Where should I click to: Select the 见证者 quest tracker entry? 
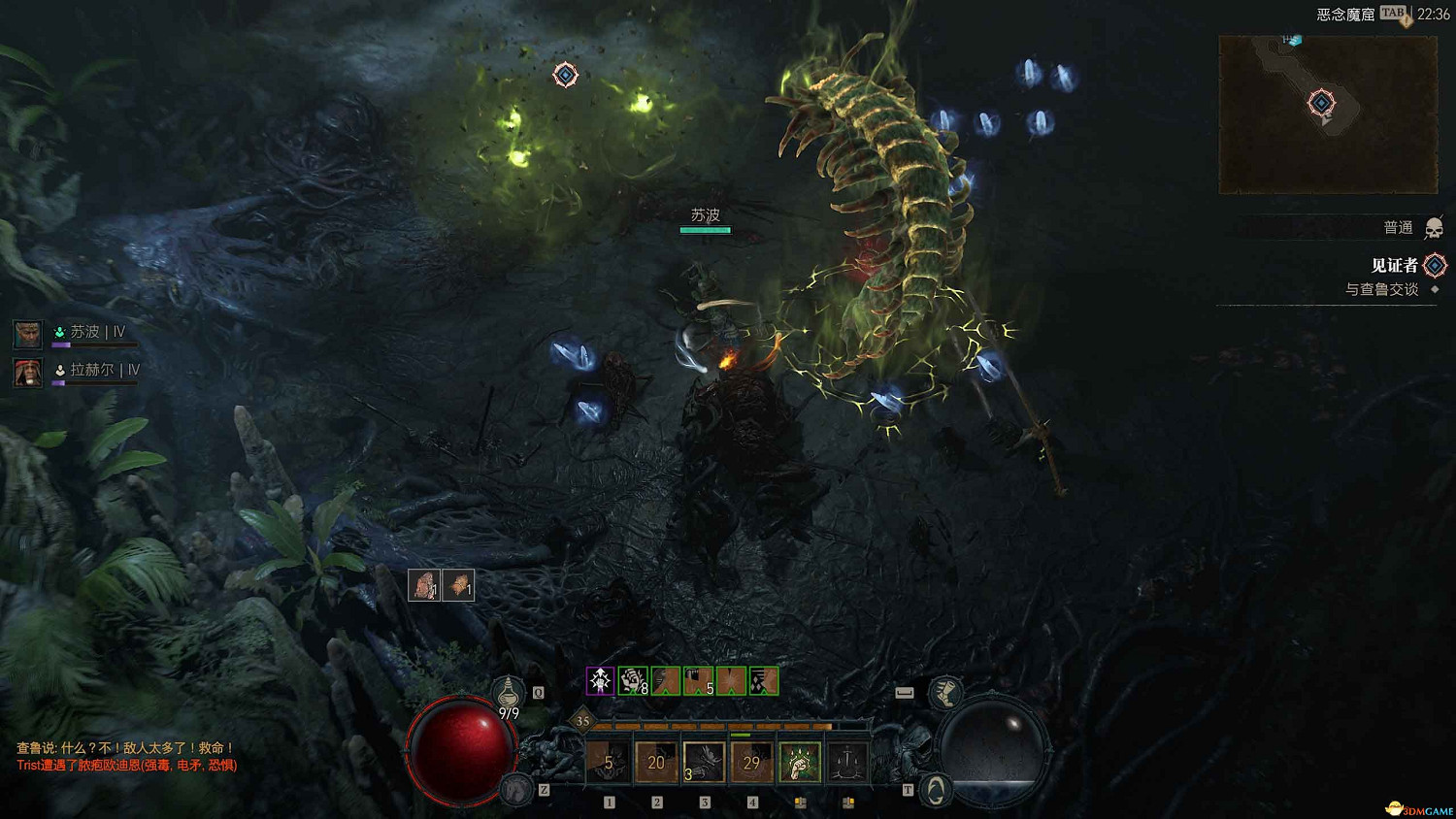pos(1394,265)
